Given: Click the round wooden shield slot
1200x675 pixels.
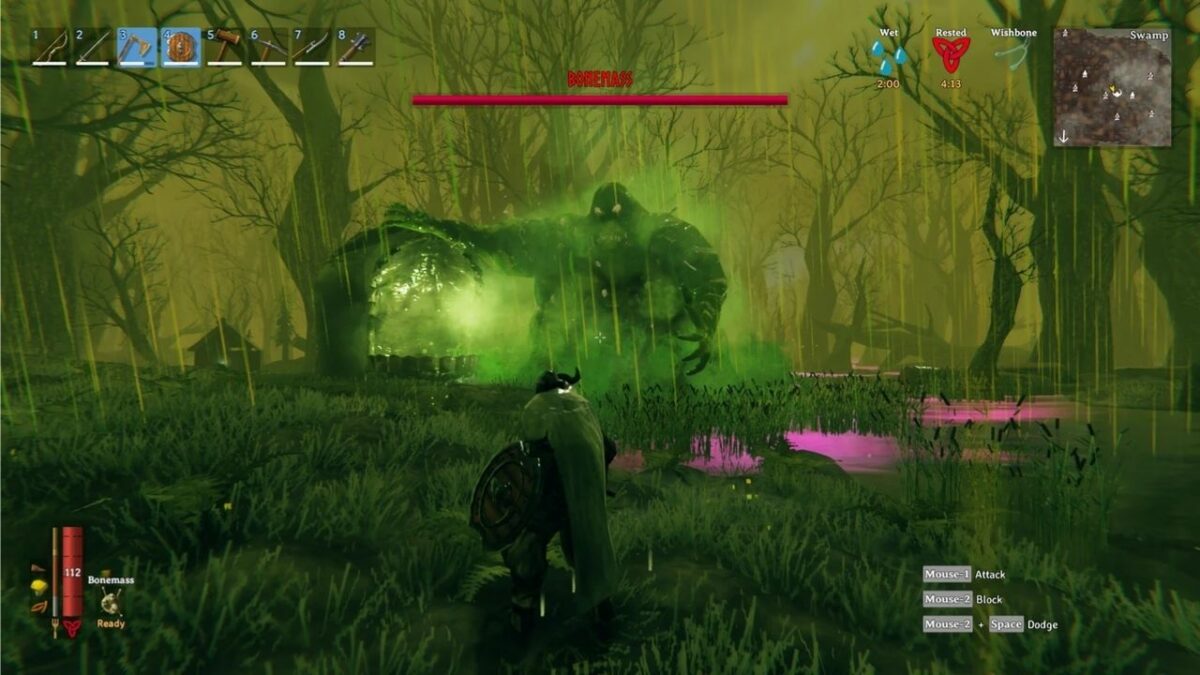Looking at the screenshot, I should click(x=181, y=47).
